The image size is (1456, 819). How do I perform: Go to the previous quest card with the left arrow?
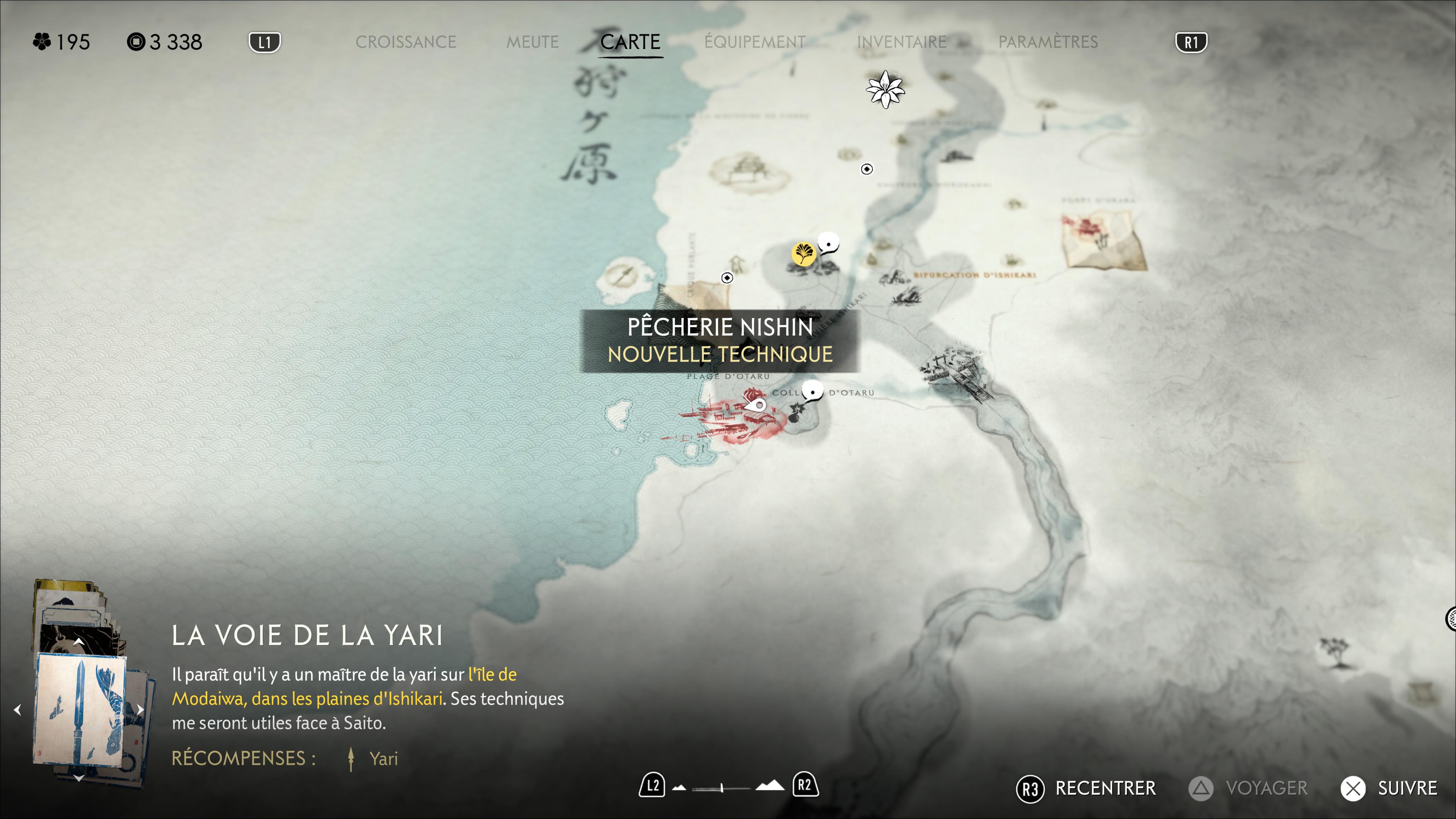[x=18, y=709]
